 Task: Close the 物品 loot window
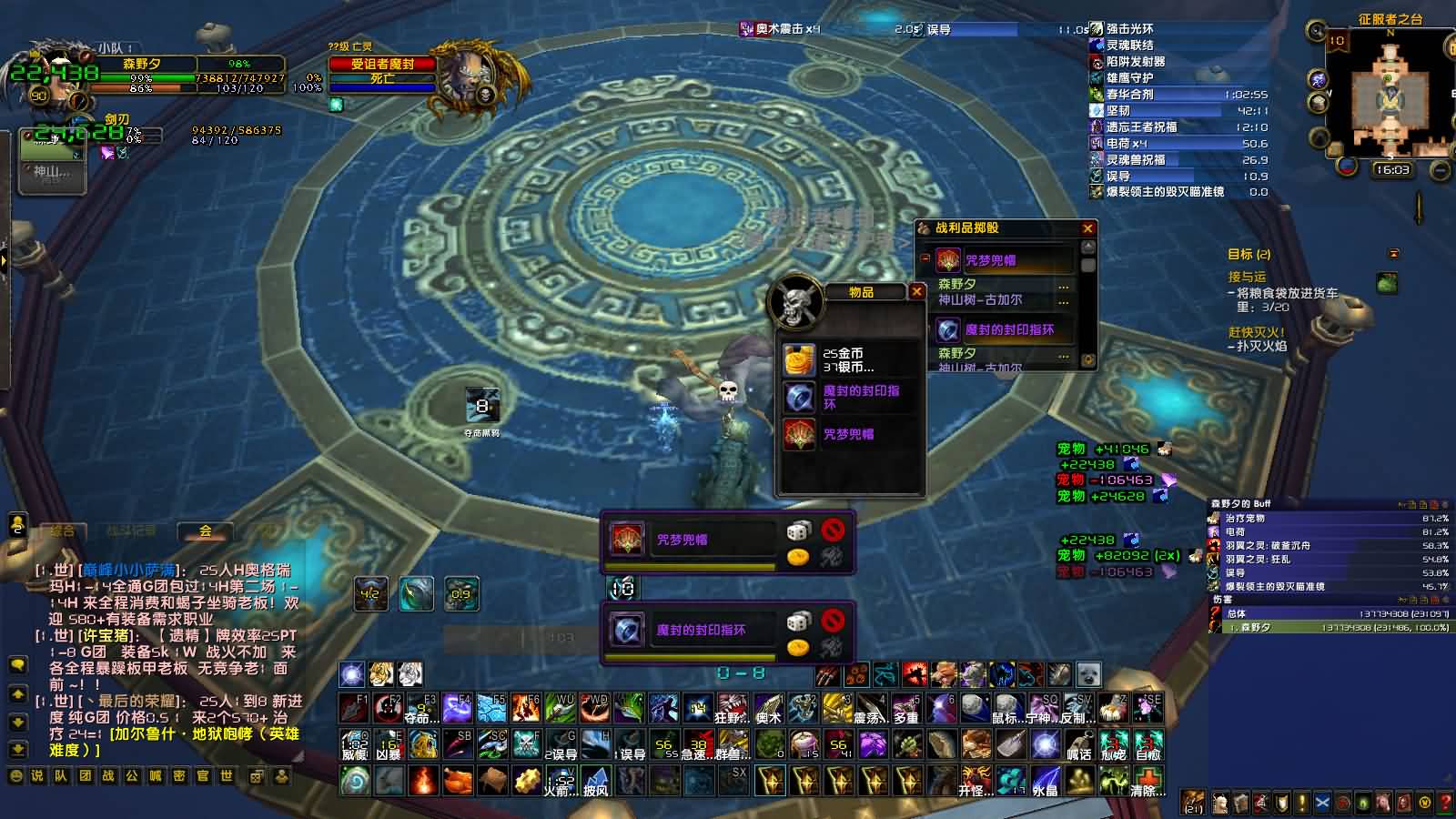(916, 292)
